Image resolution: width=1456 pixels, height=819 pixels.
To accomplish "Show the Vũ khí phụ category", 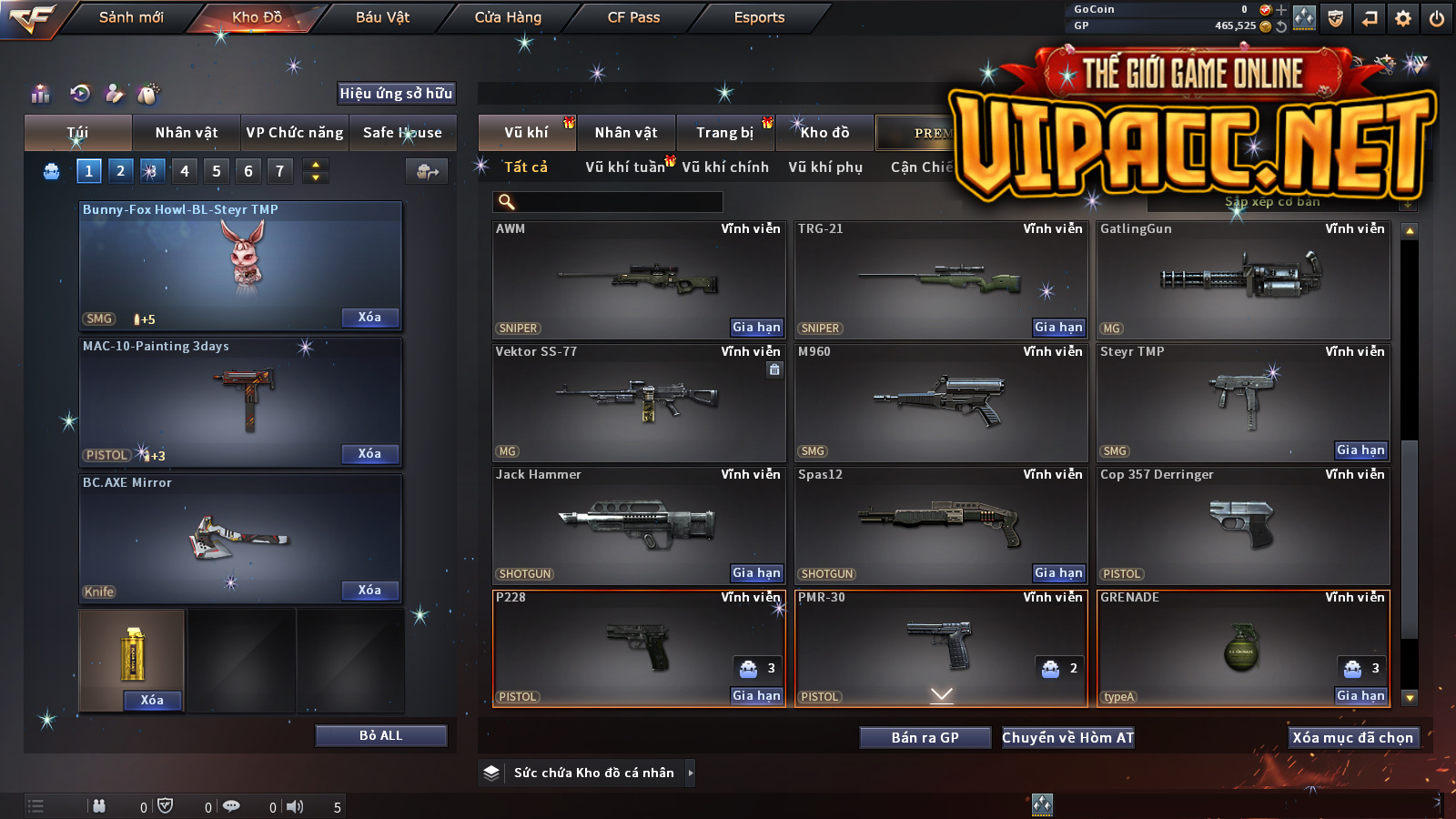I will tap(825, 167).
